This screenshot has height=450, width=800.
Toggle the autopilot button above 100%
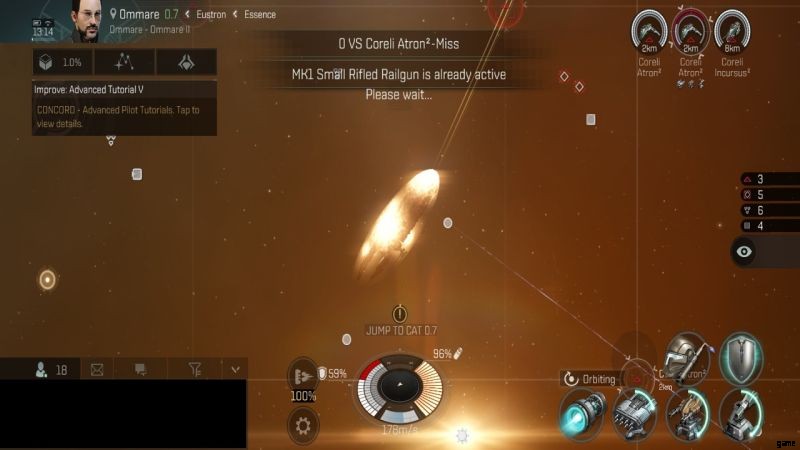pyautogui.click(x=303, y=375)
